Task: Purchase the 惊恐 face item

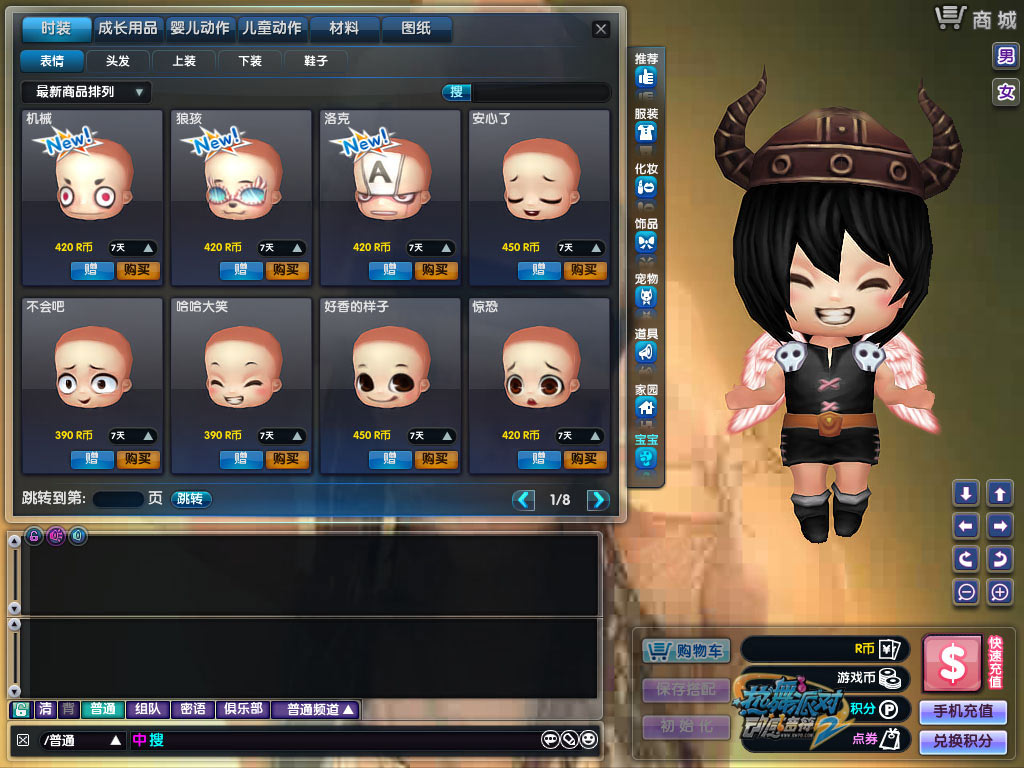Action: click(585, 459)
